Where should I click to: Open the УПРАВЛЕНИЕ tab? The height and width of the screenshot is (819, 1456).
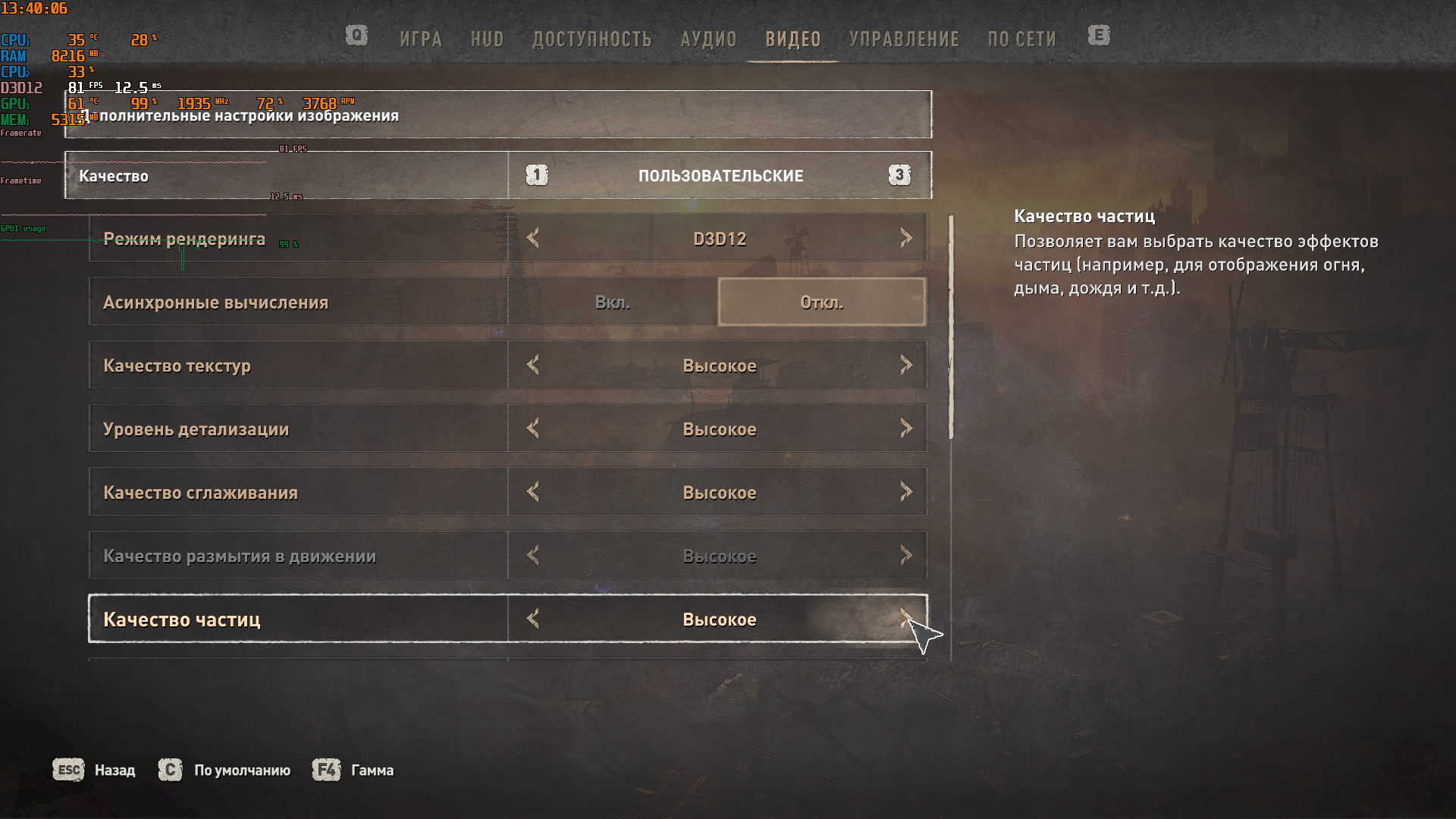pyautogui.click(x=904, y=39)
